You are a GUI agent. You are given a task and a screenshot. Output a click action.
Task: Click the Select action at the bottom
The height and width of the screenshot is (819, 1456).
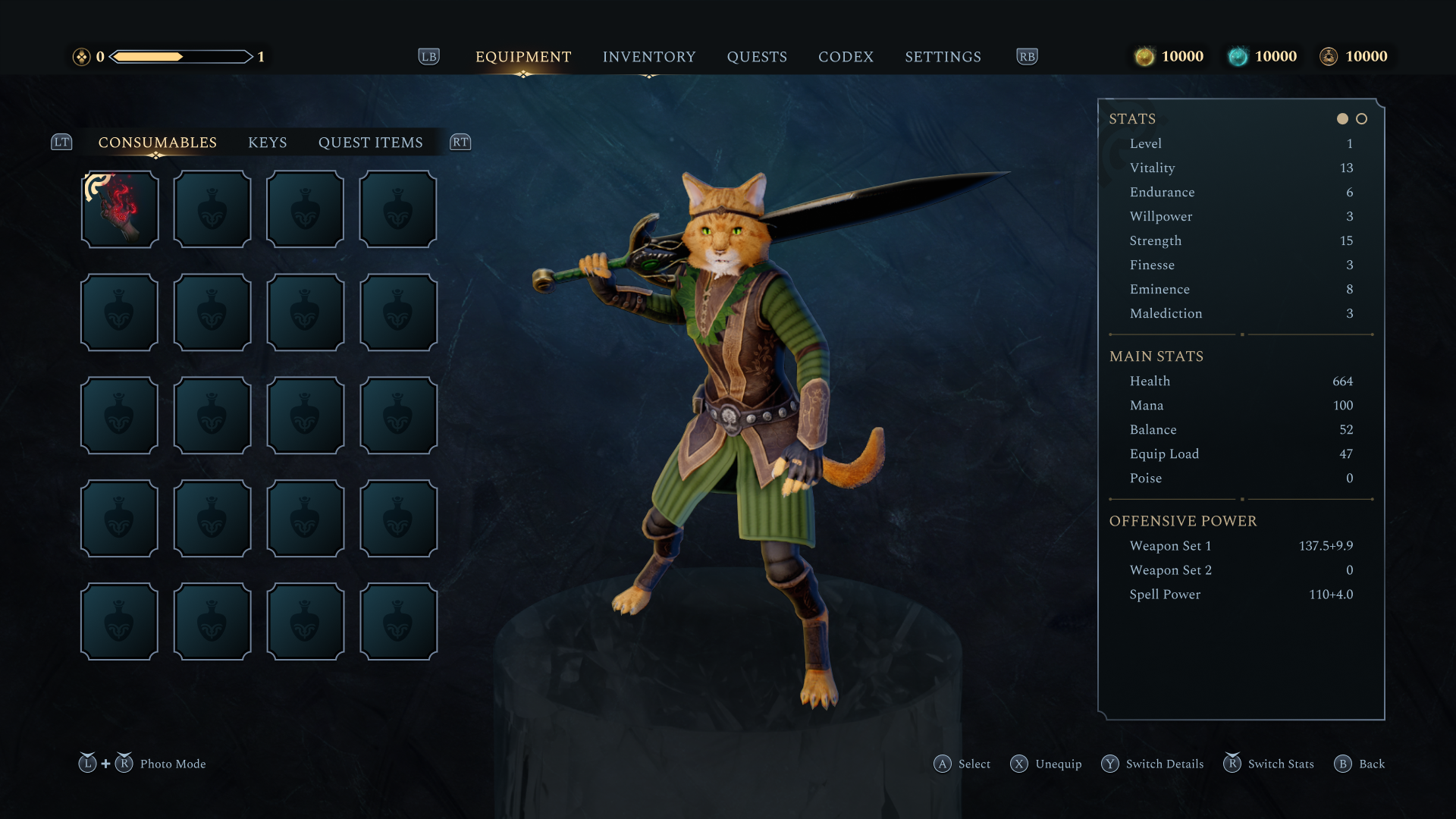point(962,764)
